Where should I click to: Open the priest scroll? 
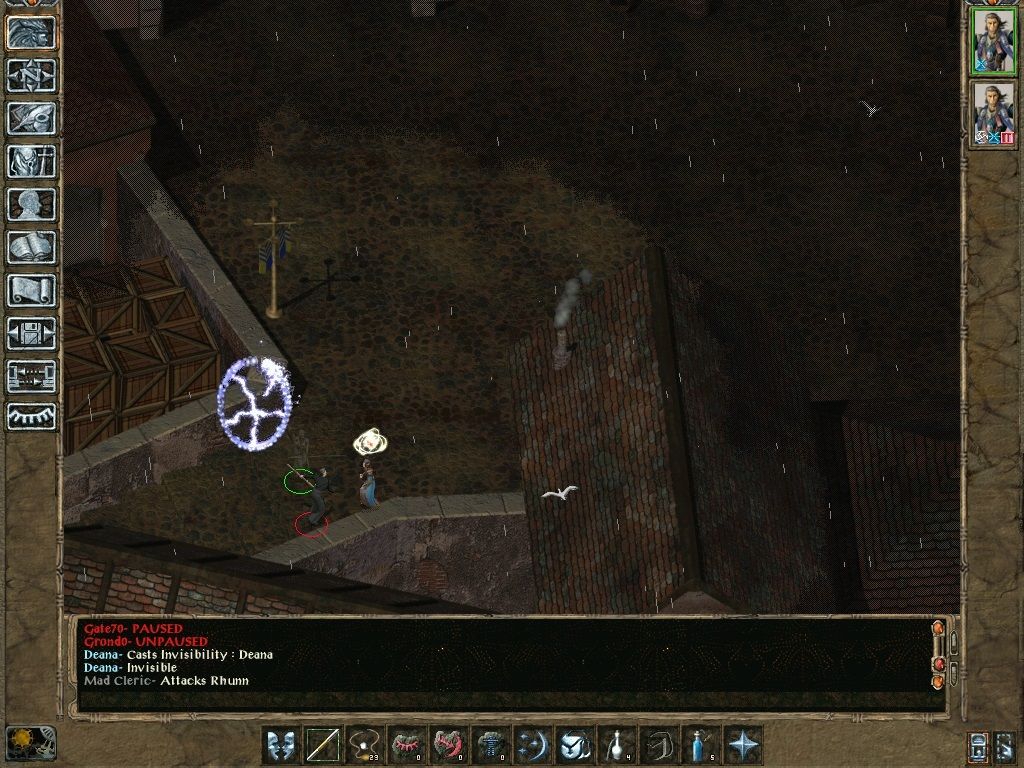[x=31, y=290]
